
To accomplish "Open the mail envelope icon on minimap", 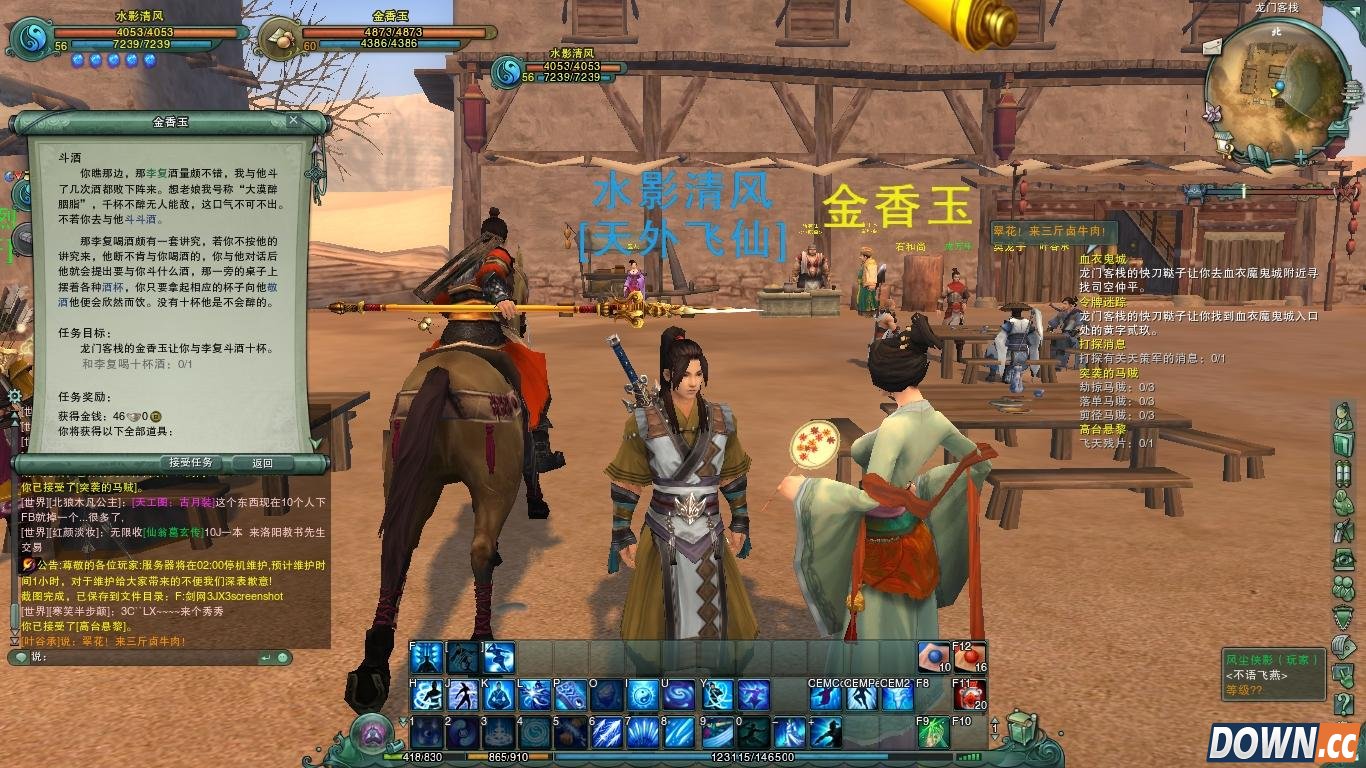I will pyautogui.click(x=1214, y=45).
